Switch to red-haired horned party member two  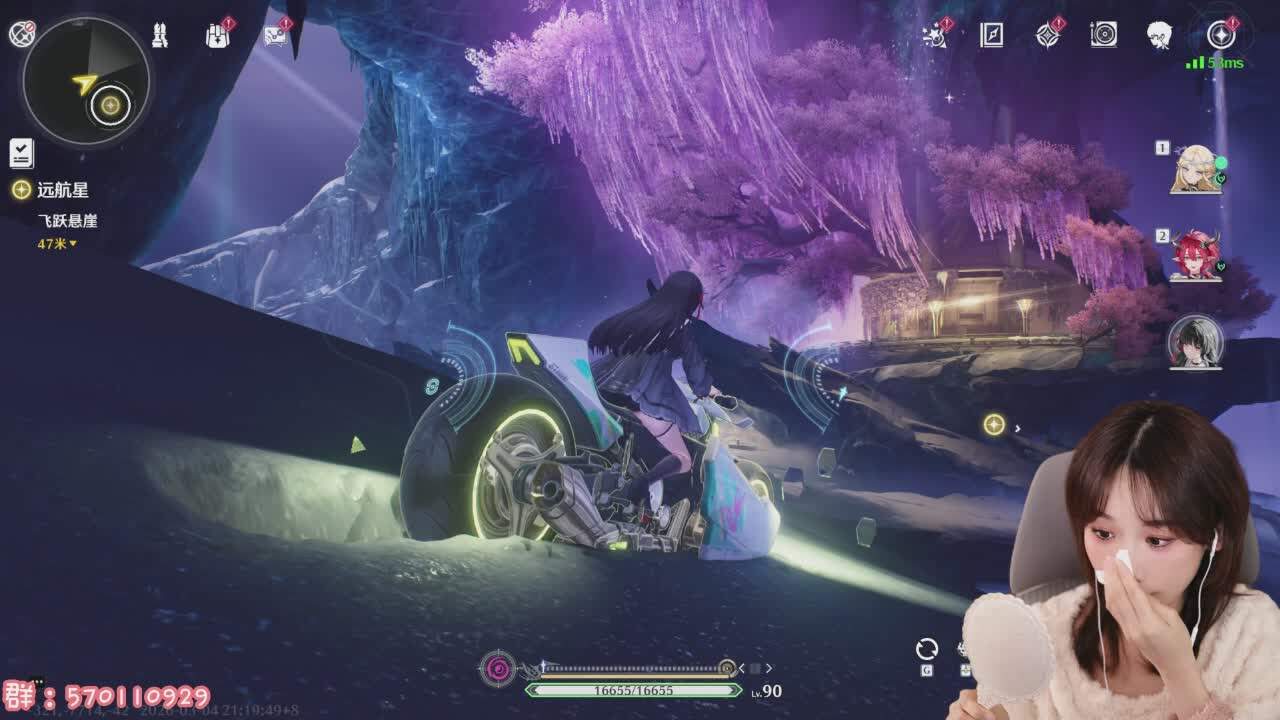point(1196,256)
